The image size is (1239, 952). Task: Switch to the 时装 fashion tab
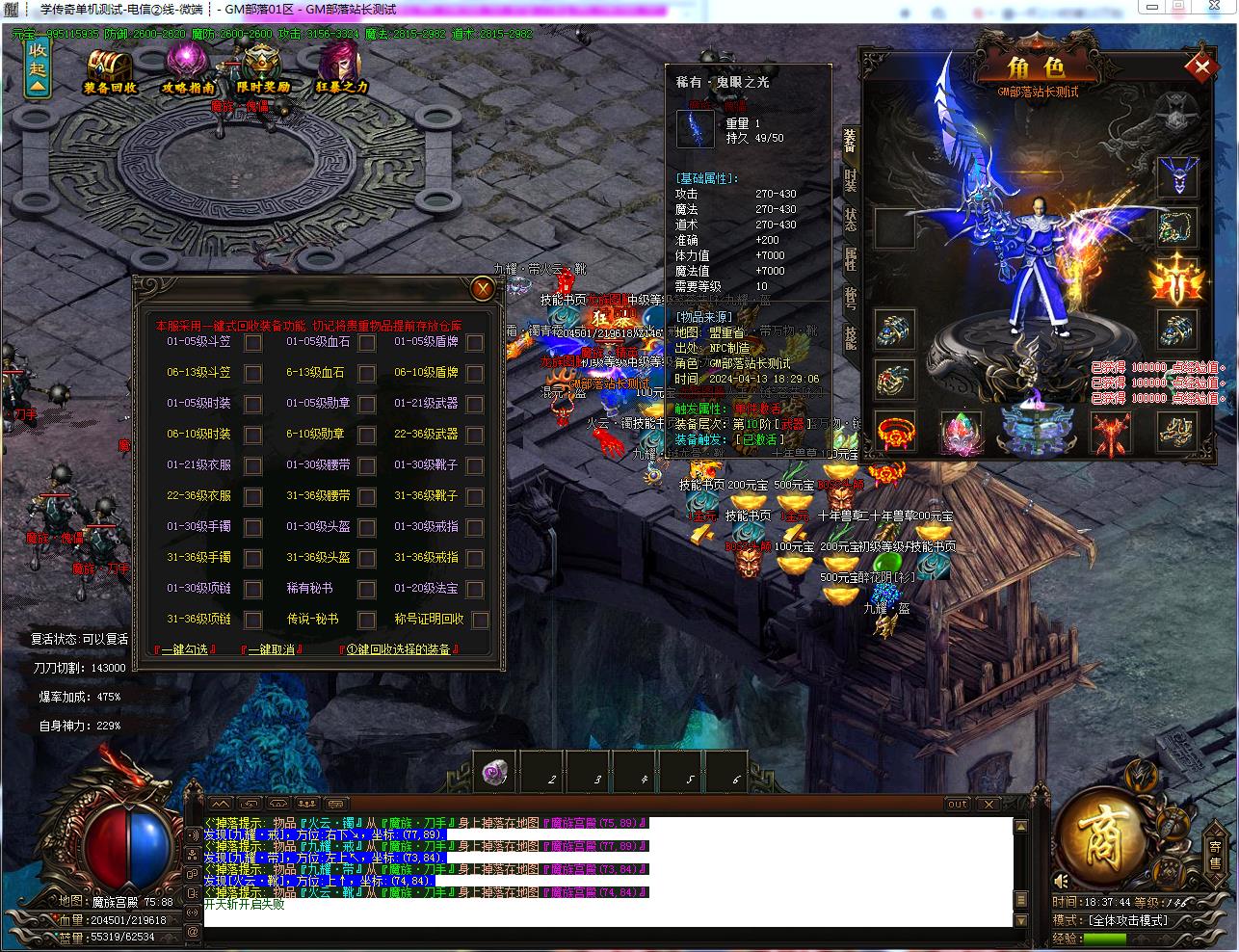[850, 180]
